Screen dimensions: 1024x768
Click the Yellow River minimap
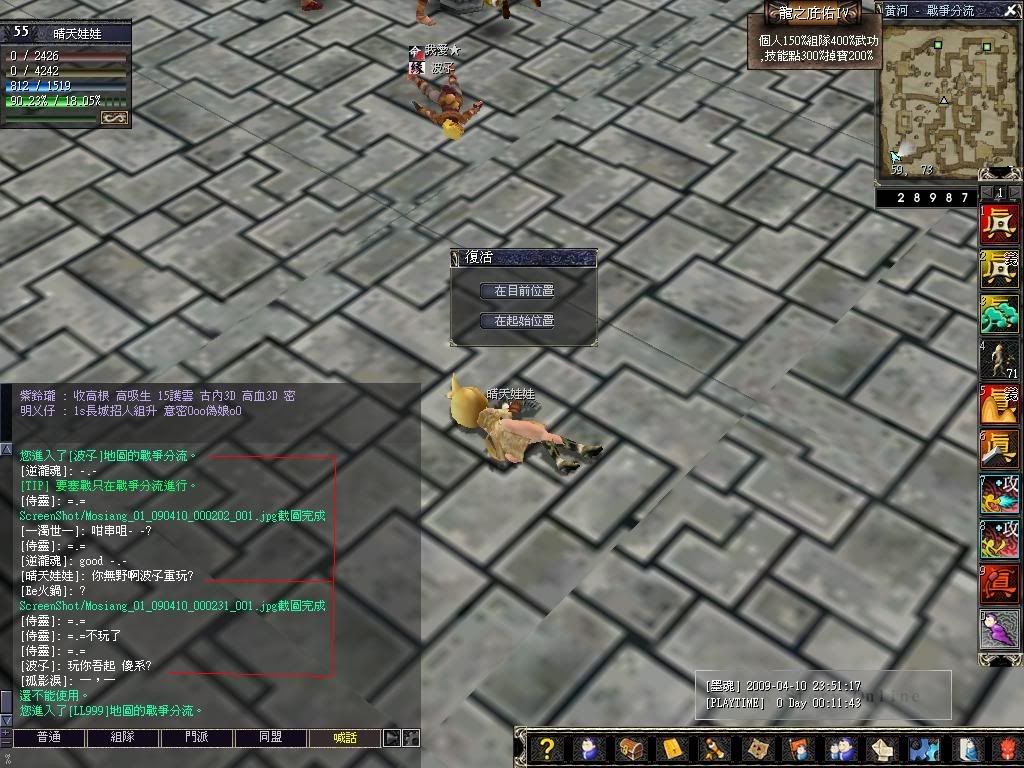click(x=945, y=95)
